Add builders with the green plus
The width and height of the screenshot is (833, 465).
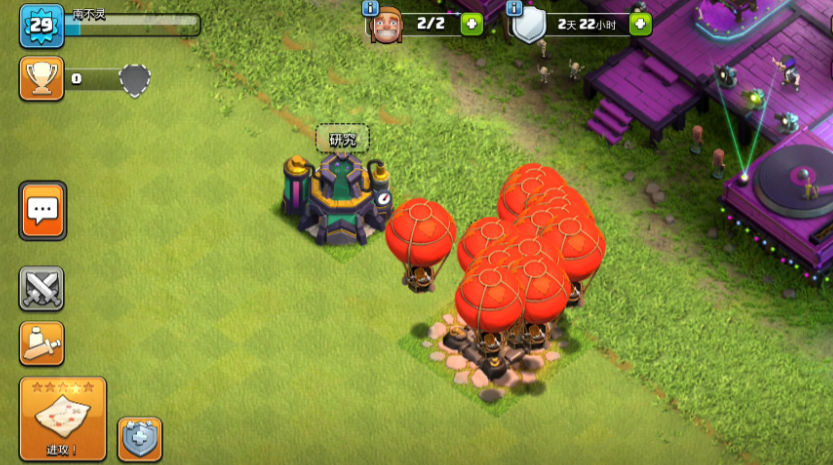472,24
